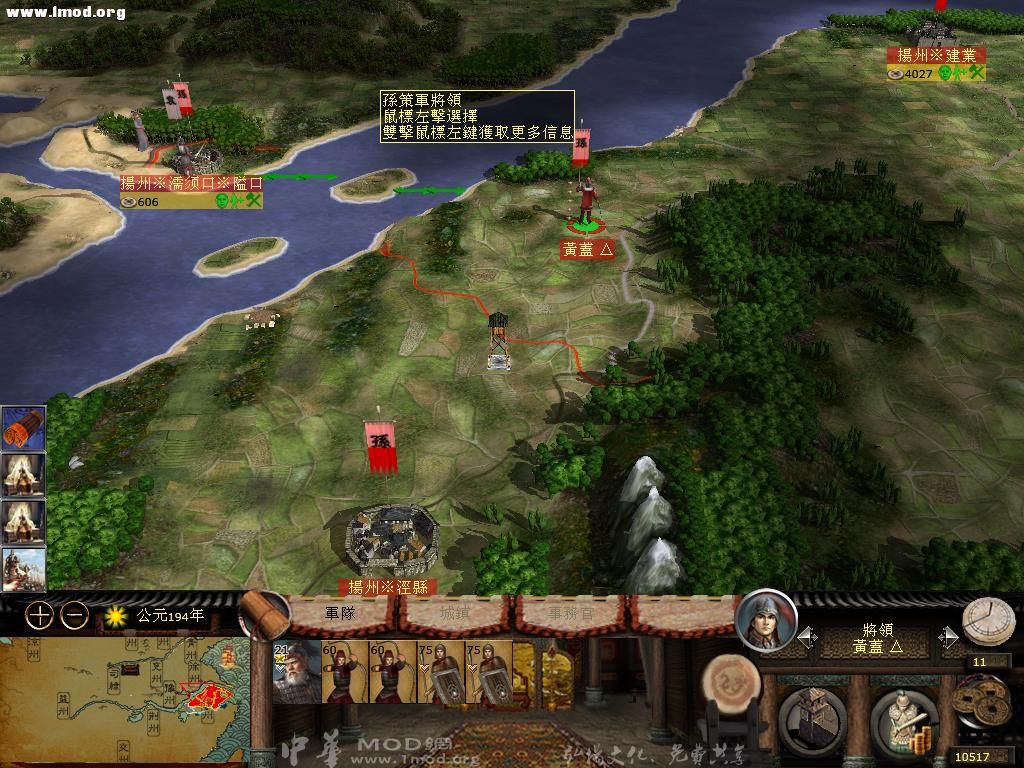
Task: Select the 揚州※建業 settlement banner
Action: [x=936, y=56]
